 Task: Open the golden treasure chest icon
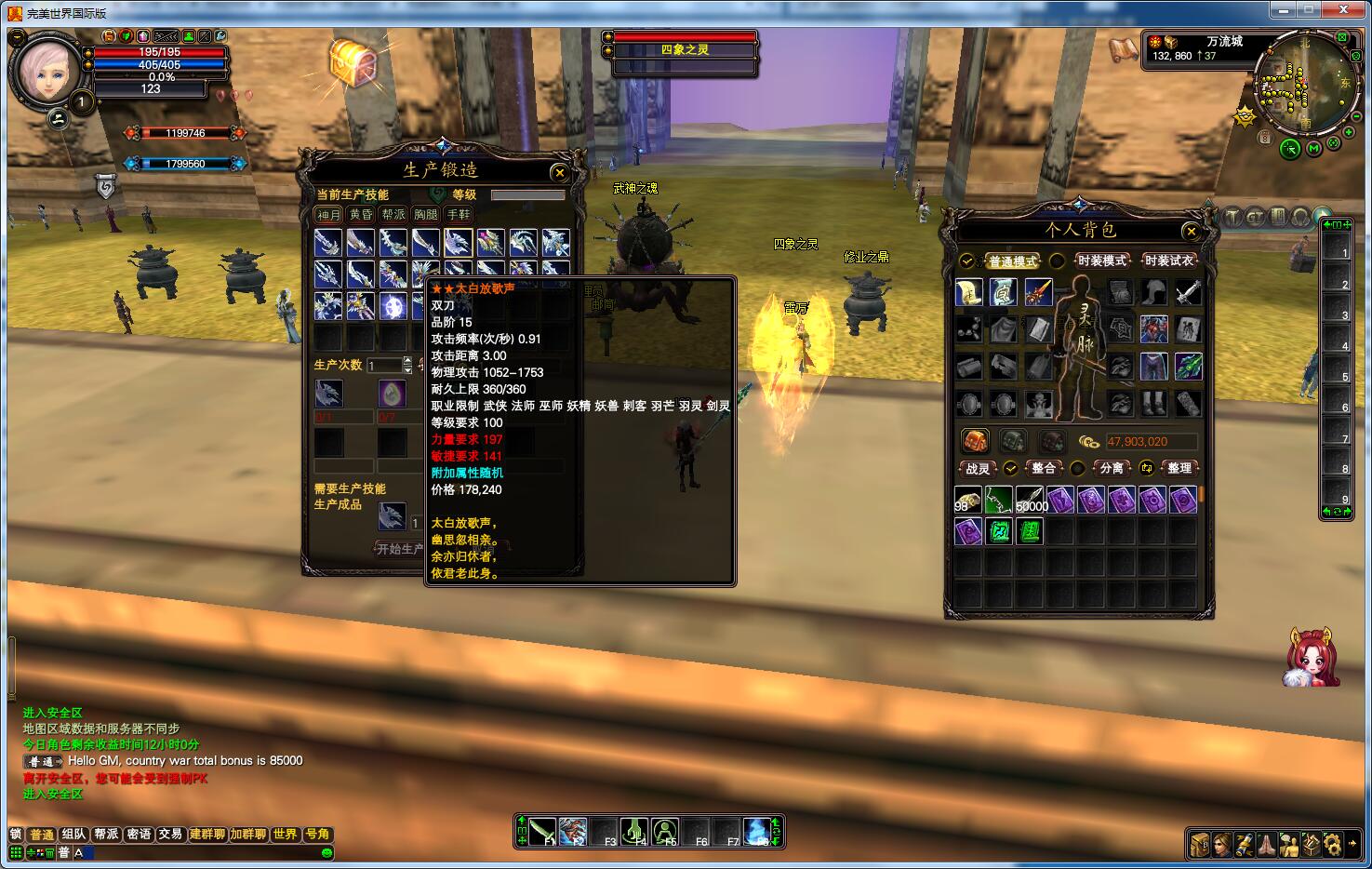click(353, 61)
